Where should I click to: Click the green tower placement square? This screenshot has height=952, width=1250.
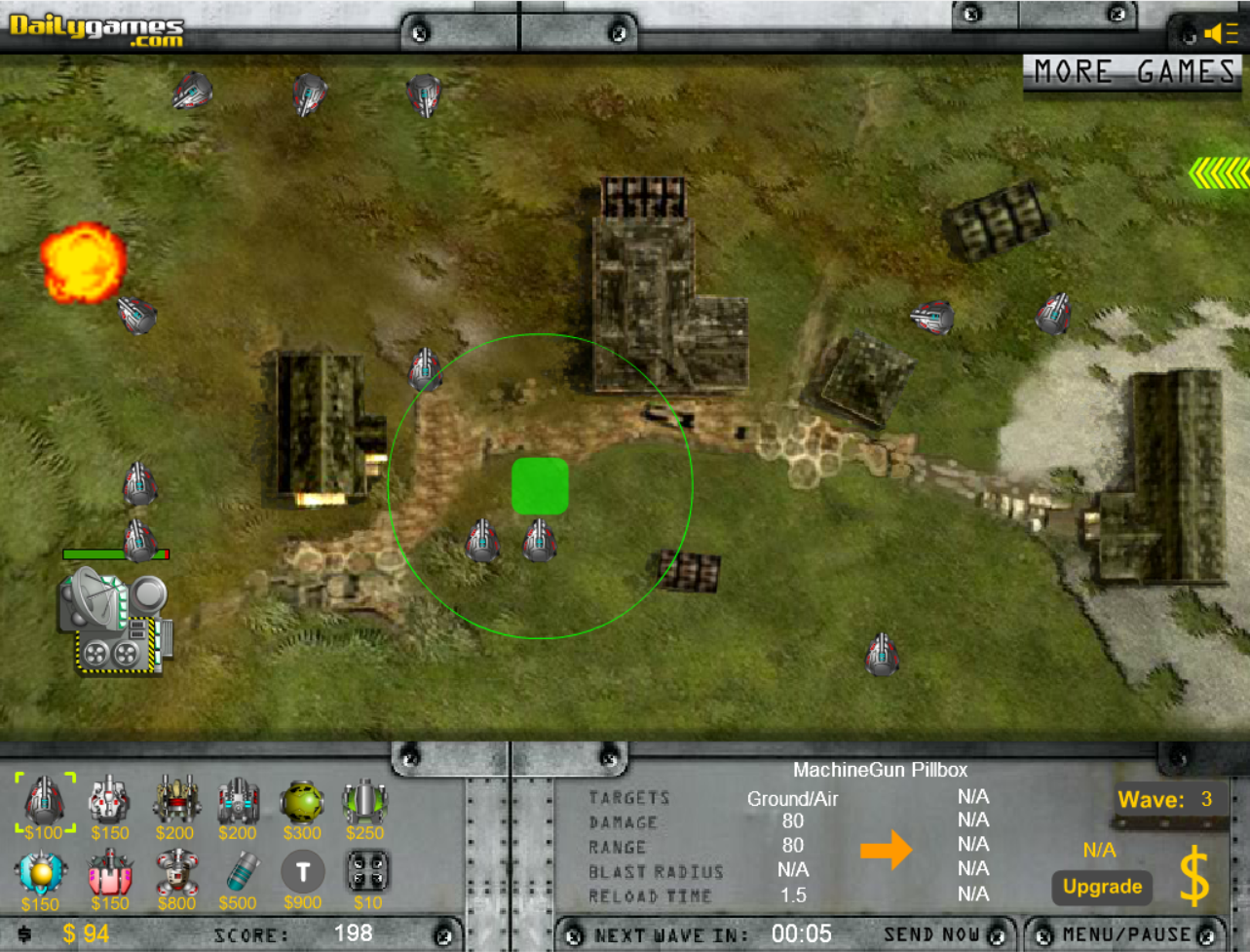coord(540,486)
